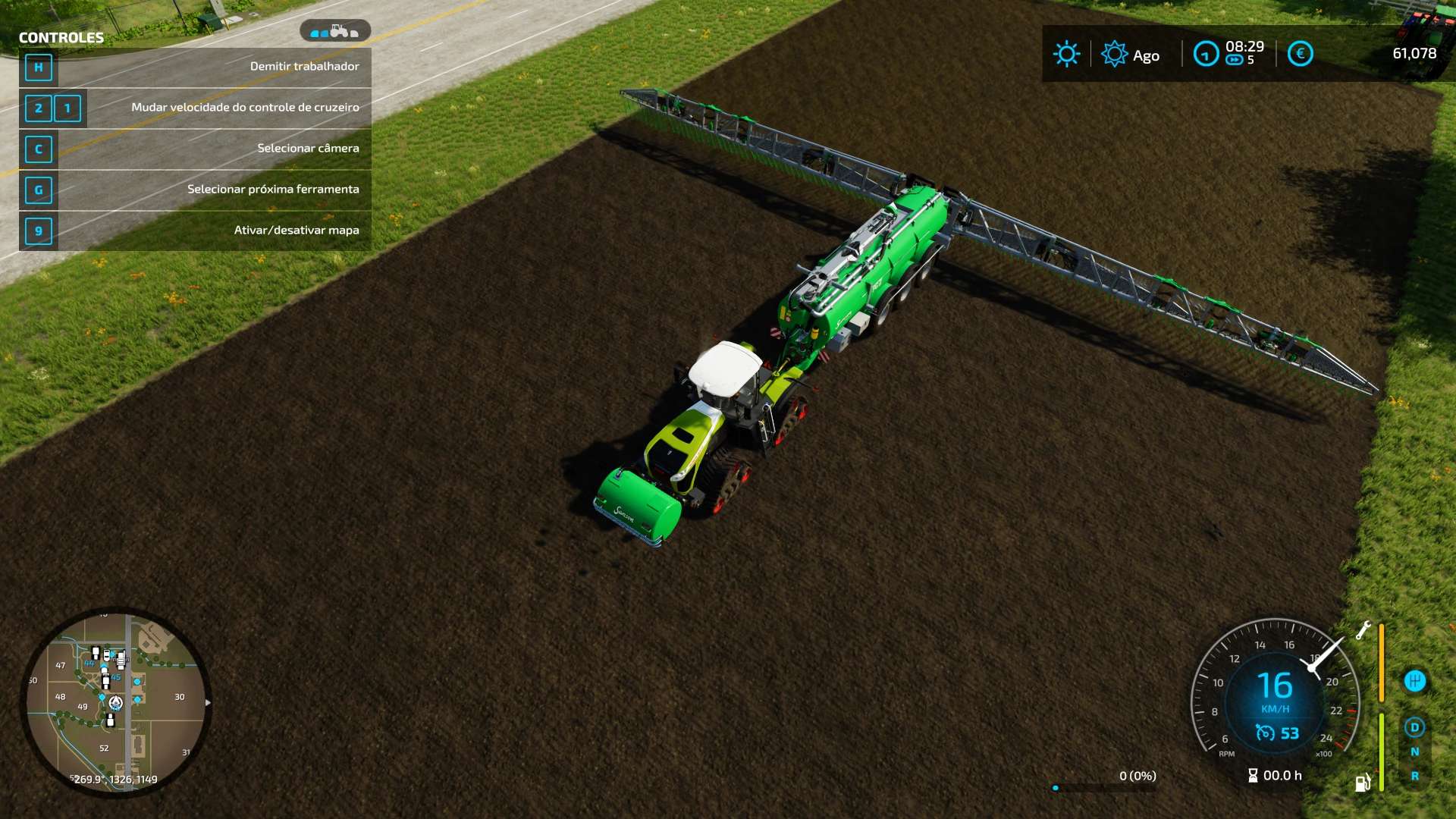
Task: Select the gear shifter icon
Action: 1414,681
